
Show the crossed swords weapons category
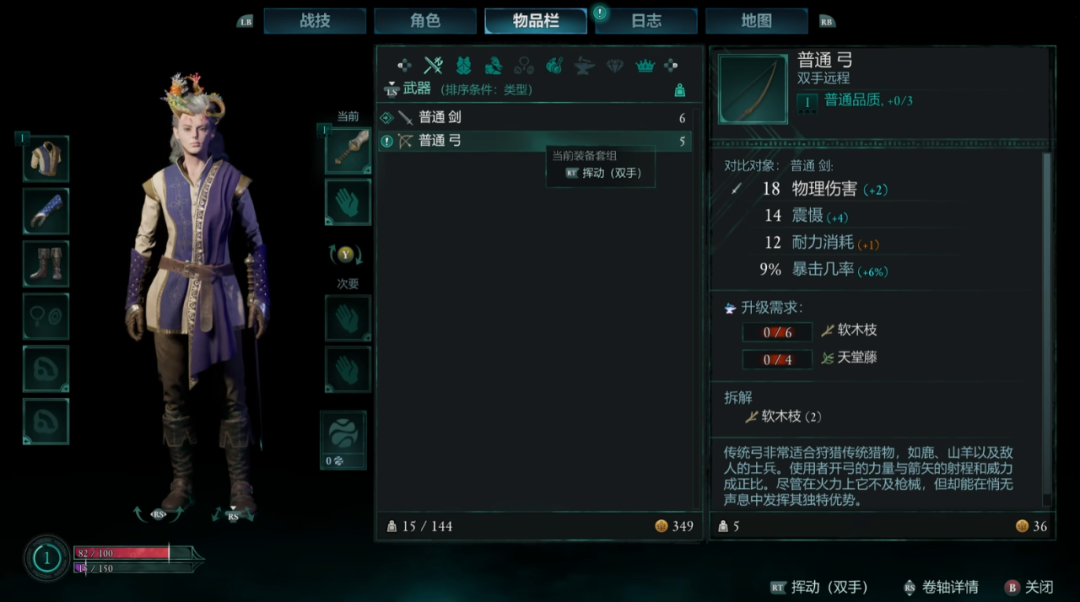tap(433, 66)
